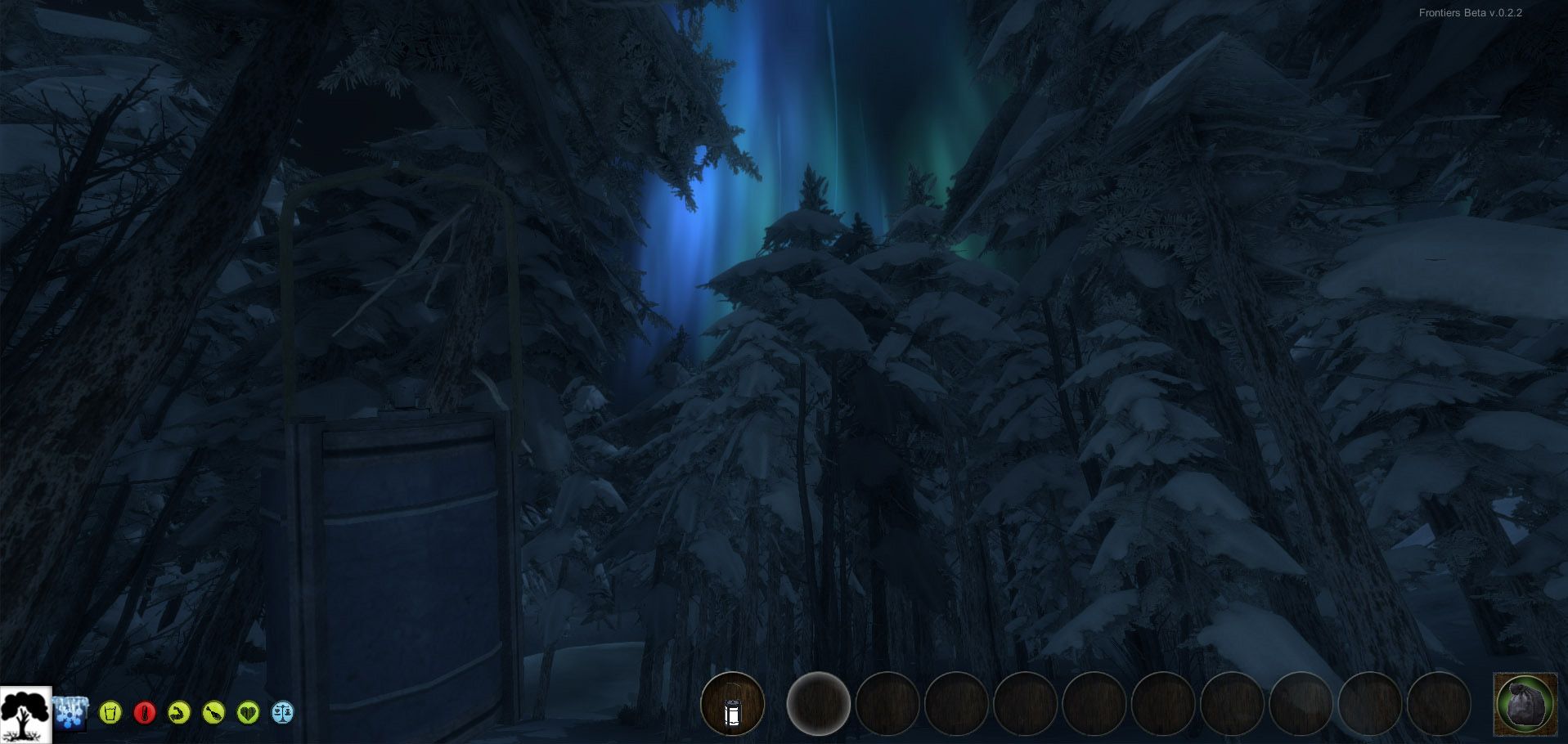Click the tree silhouette icon
Image resolution: width=1568 pixels, height=744 pixels.
pos(25,715)
